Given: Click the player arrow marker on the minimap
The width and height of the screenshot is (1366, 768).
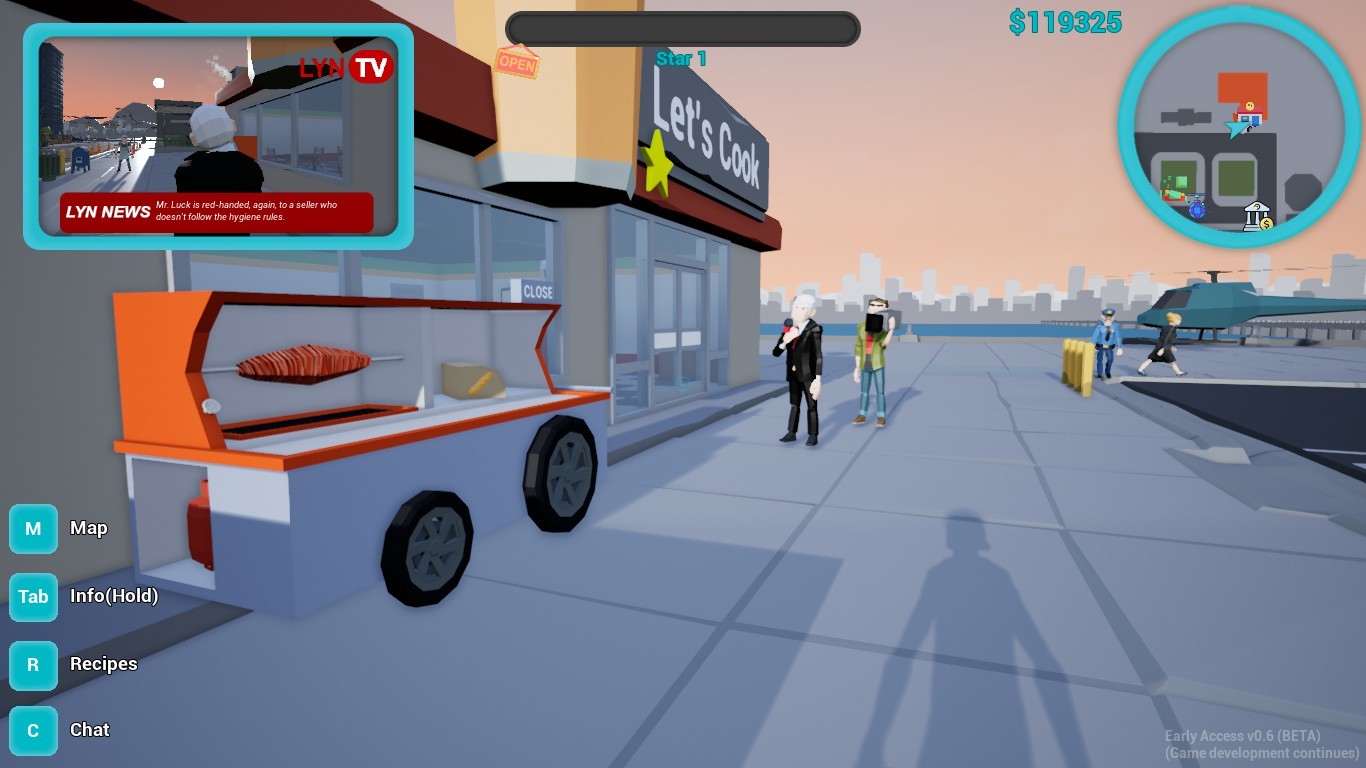Looking at the screenshot, I should coord(1237,129).
